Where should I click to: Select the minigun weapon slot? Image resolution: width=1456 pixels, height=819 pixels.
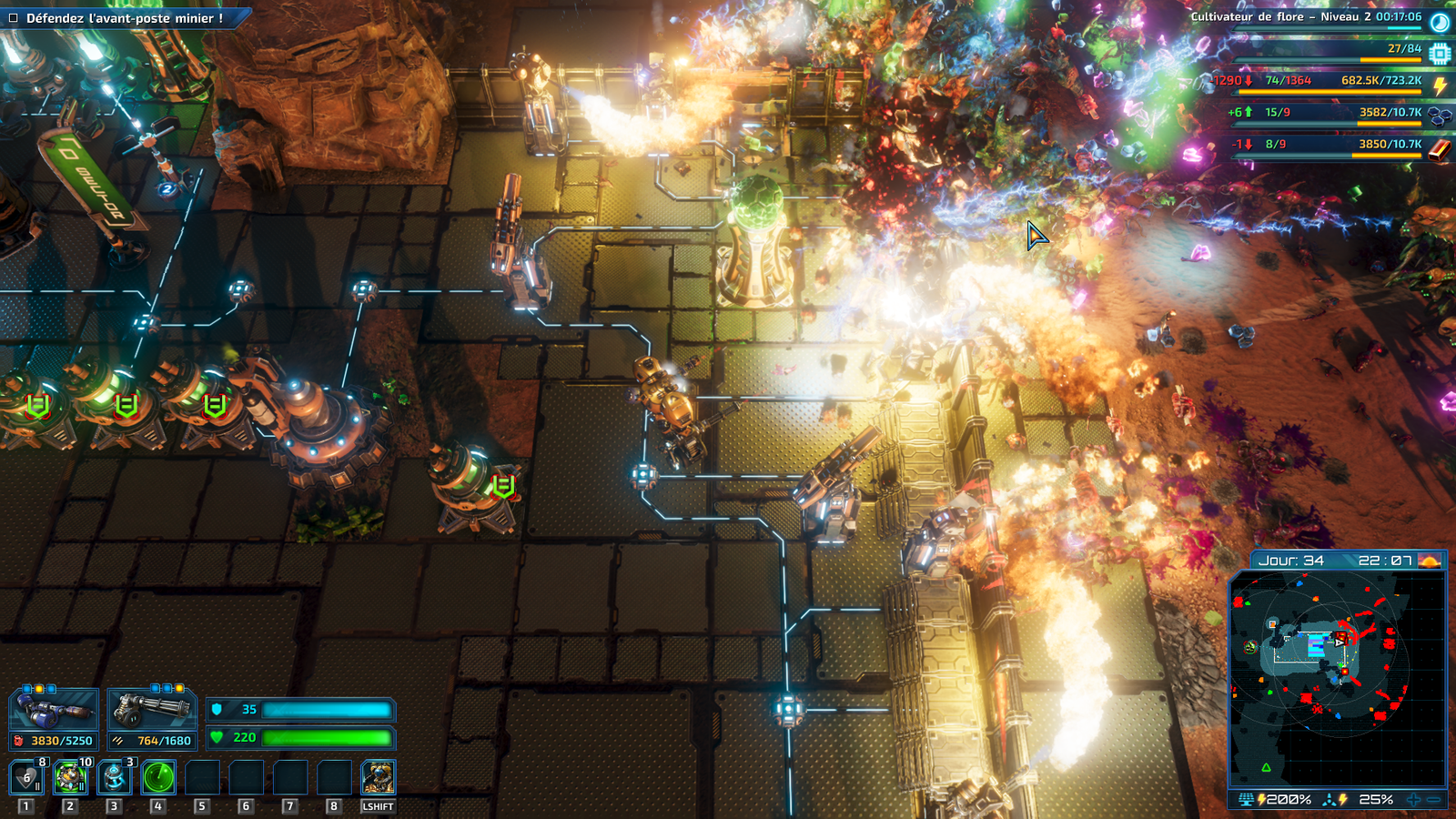[x=151, y=710]
